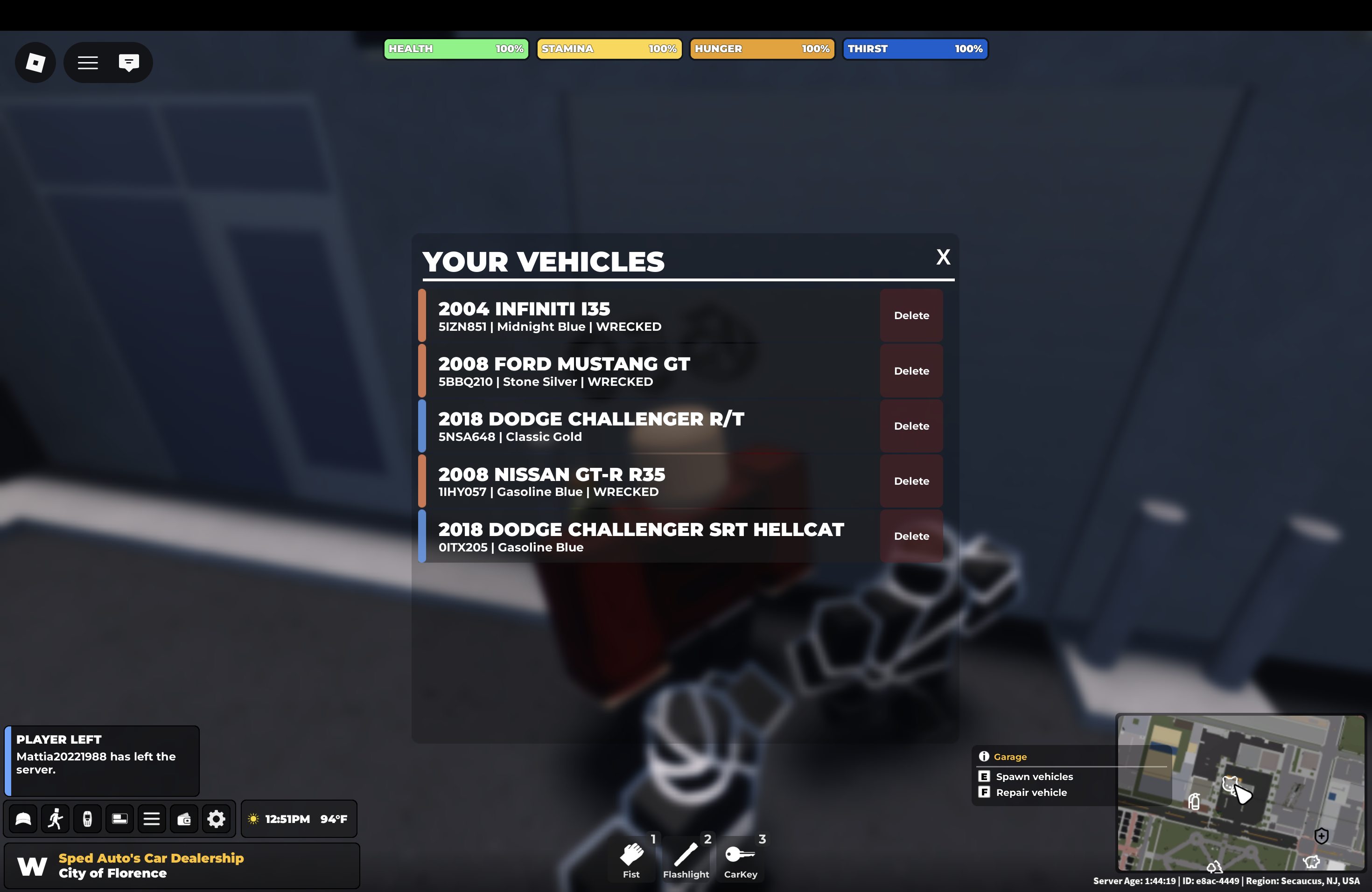This screenshot has height=892, width=1372.
Task: Delete the 2004 Infiniti I35
Action: (x=911, y=315)
